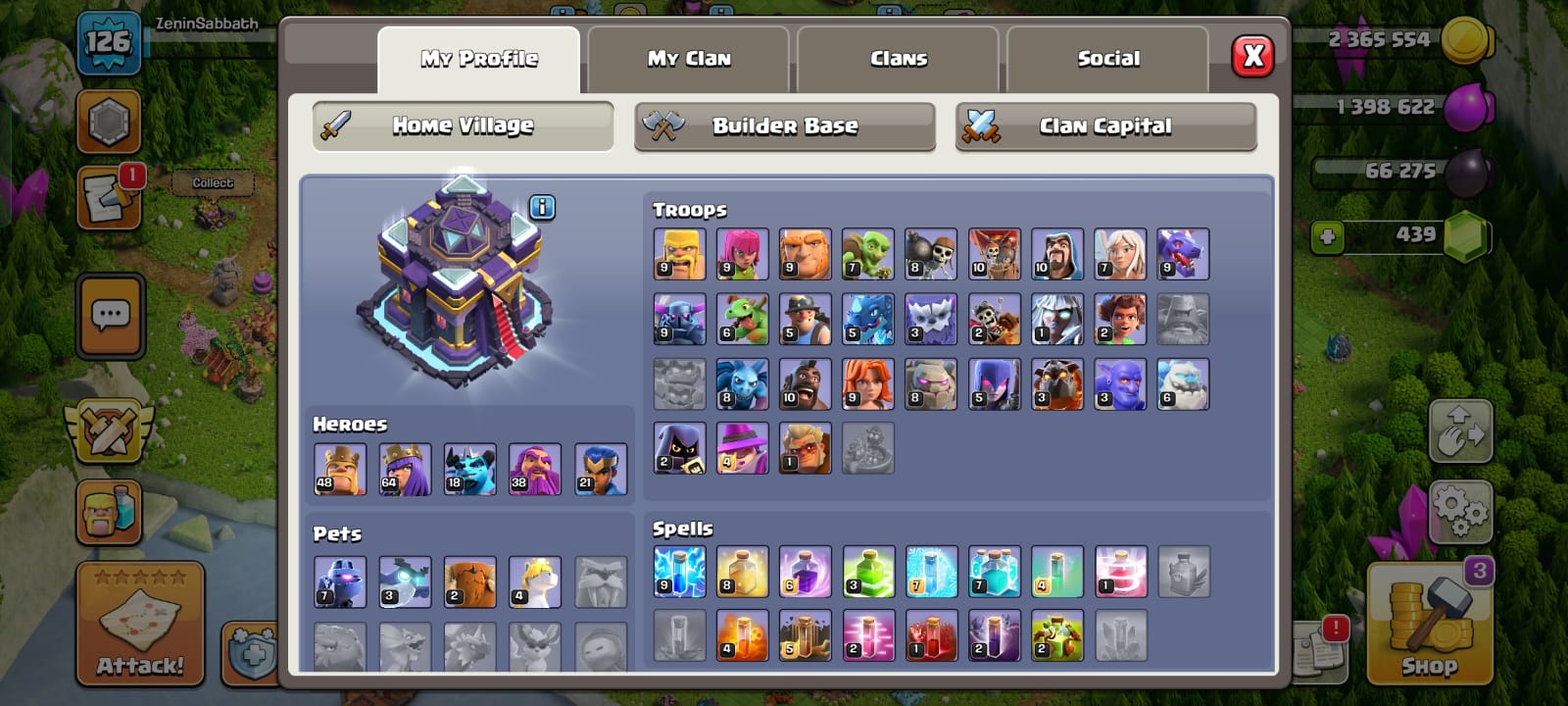Open the Clans tab

[x=898, y=59]
